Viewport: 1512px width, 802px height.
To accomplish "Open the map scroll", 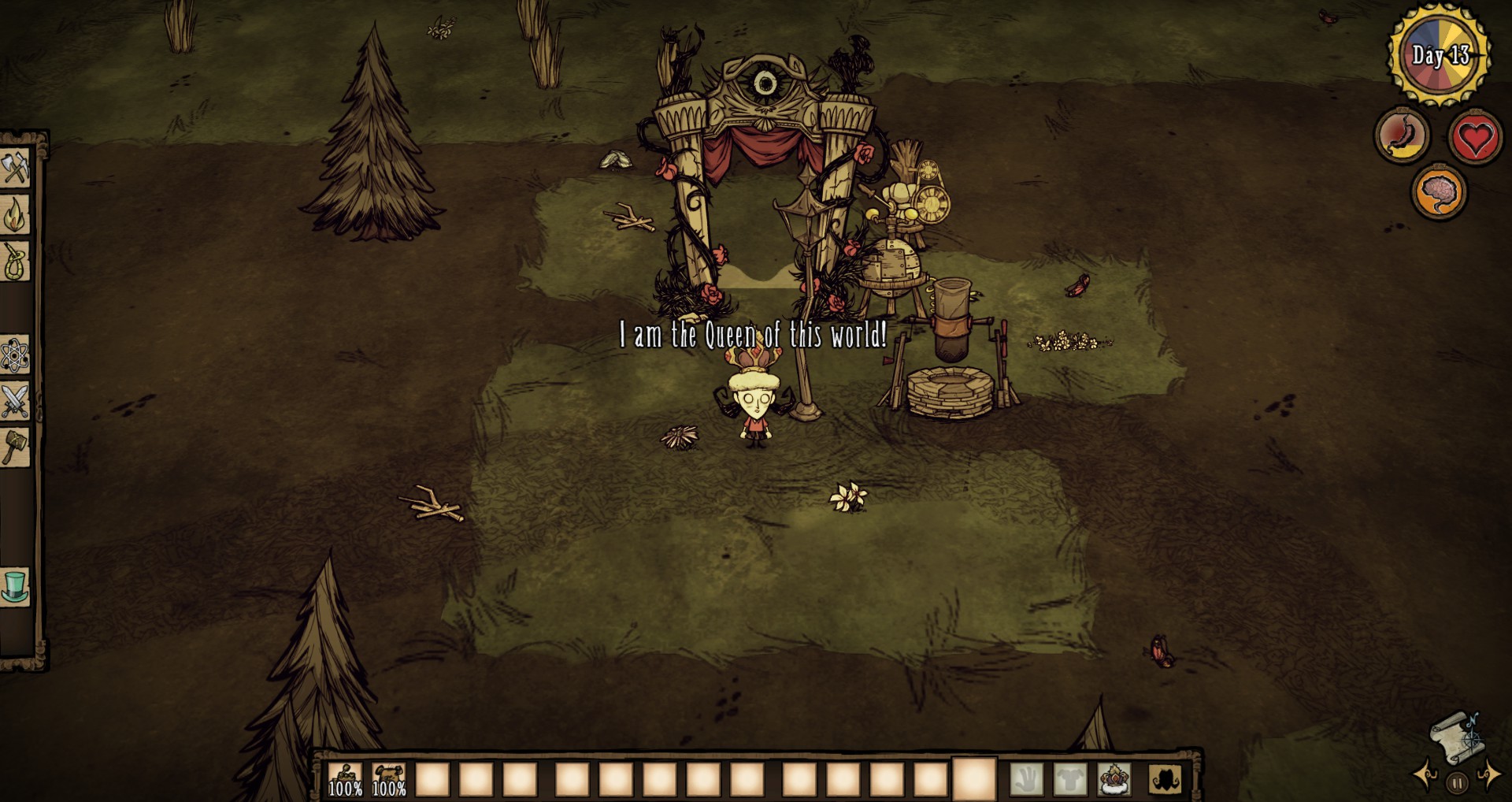I will (1456, 738).
